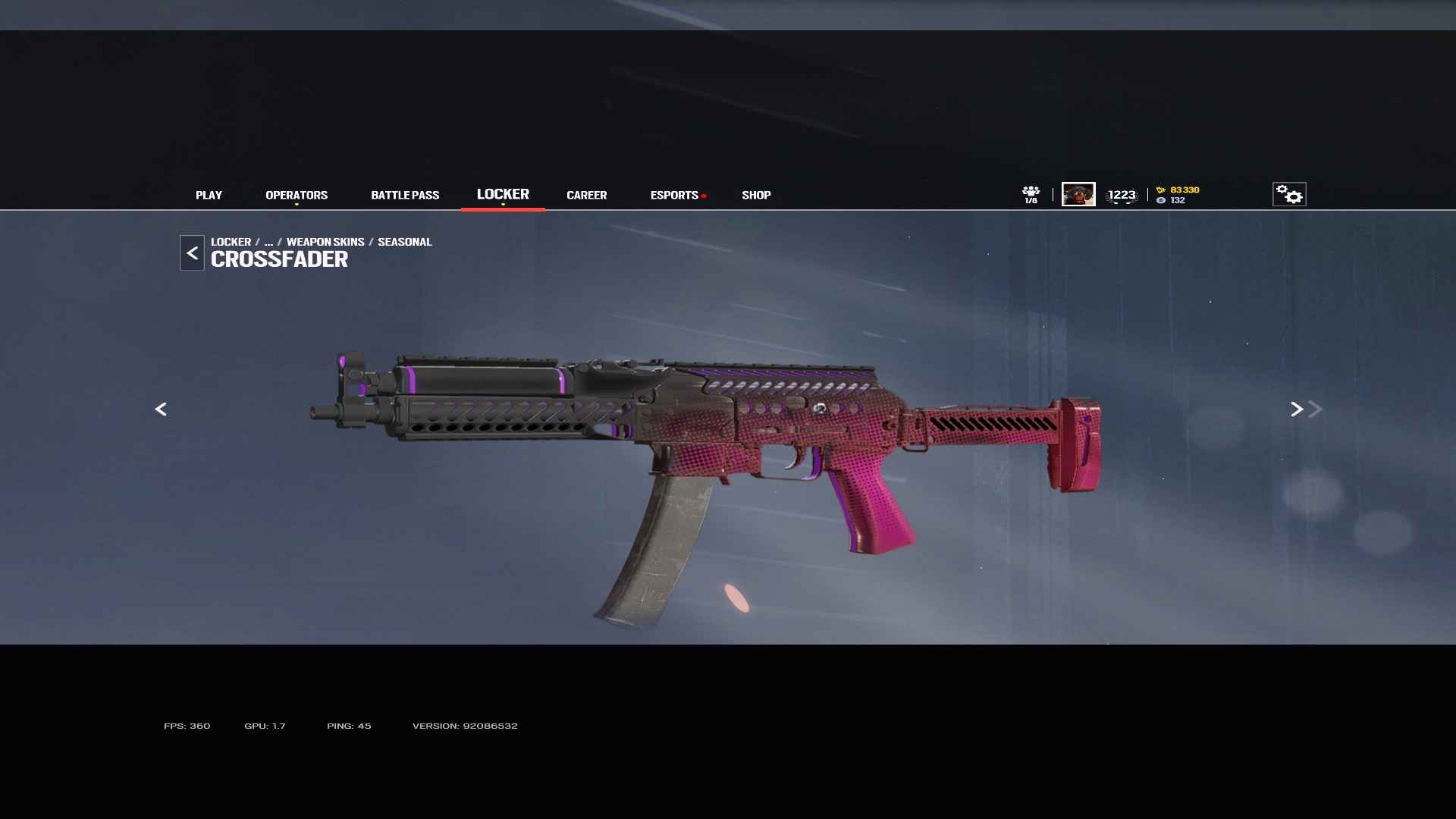Switch to the Esports tab
The image size is (1456, 819).
[674, 195]
